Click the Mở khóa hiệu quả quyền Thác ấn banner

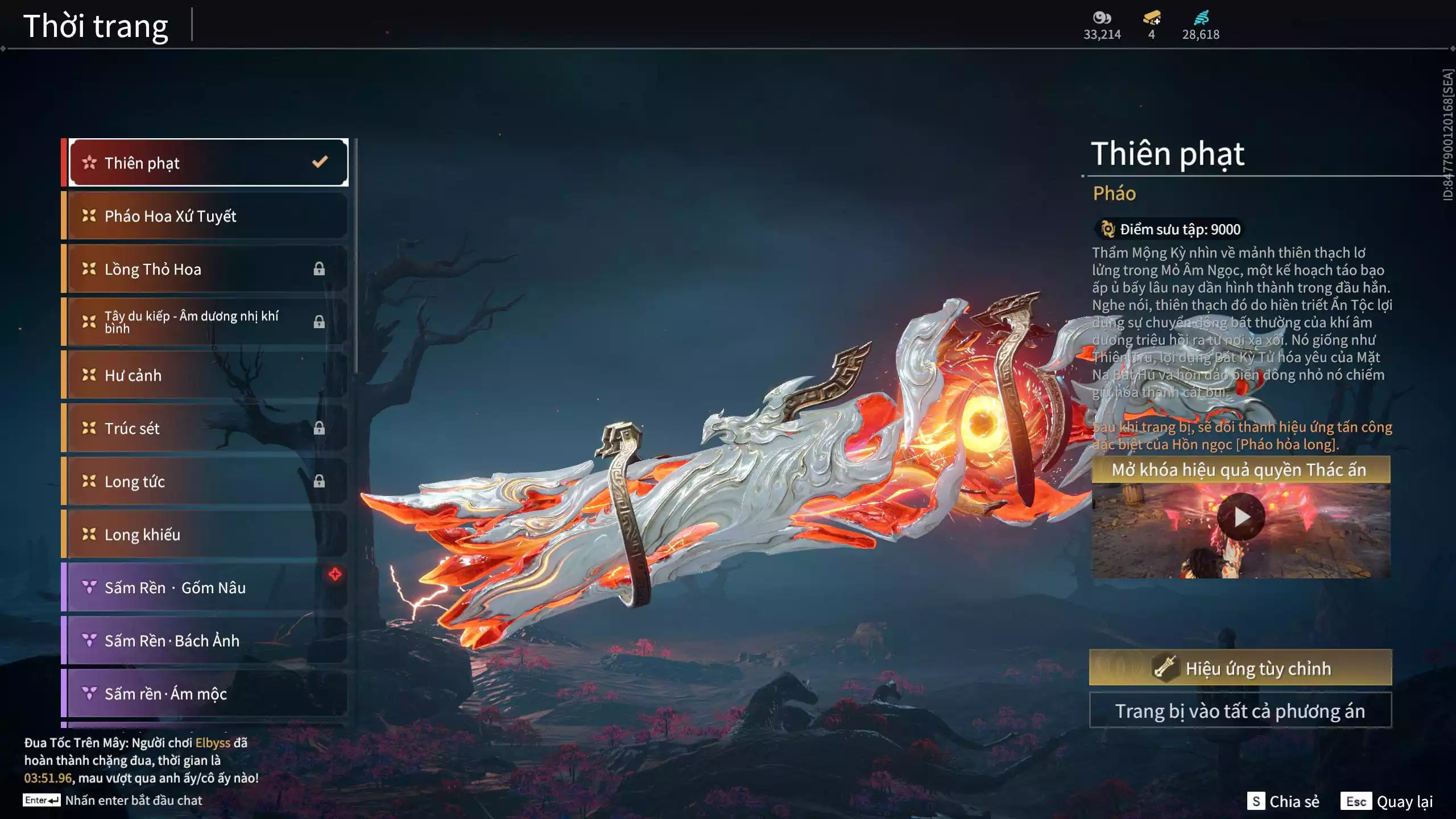point(1240,470)
